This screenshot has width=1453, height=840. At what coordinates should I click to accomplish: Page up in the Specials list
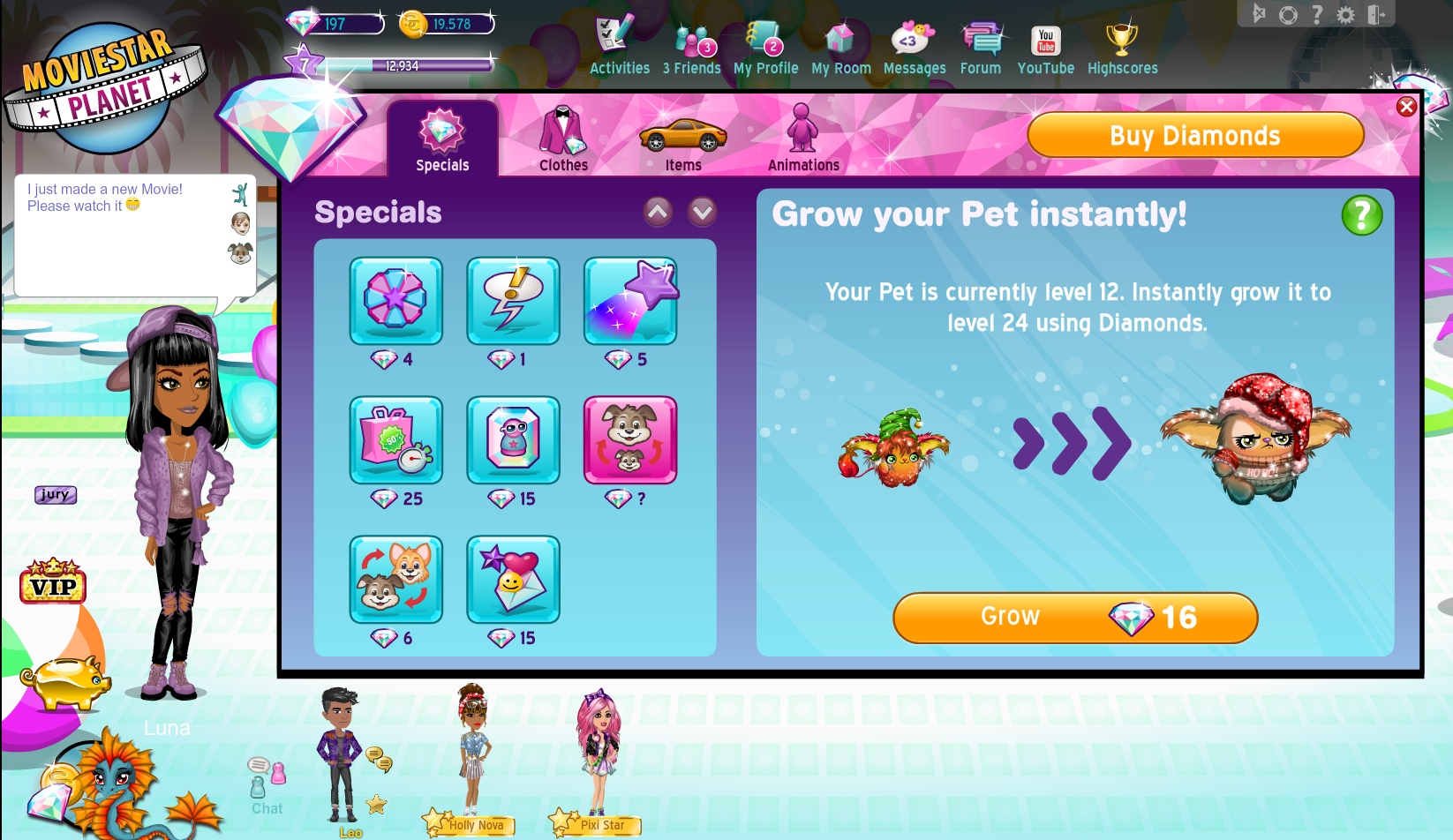[x=658, y=212]
